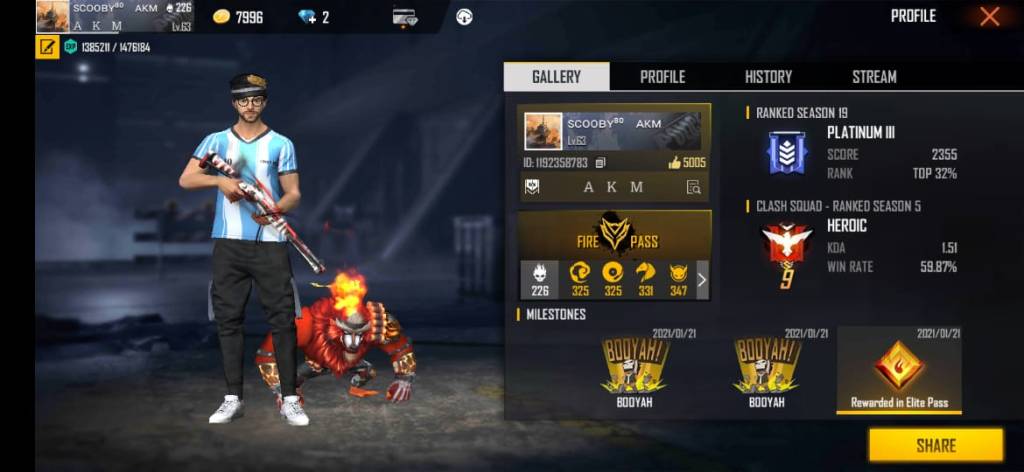1024x472 pixels.
Task: Switch to the Gallery tab
Action: coord(556,77)
